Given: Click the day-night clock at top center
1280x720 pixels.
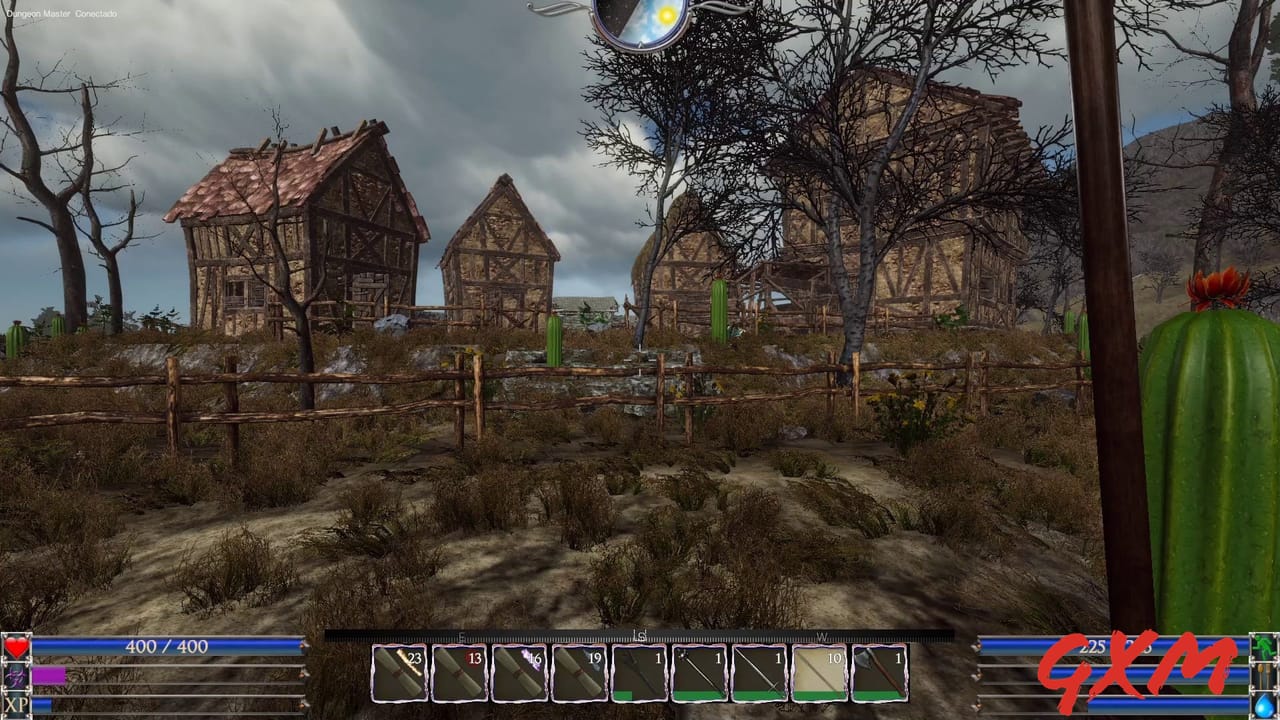Looking at the screenshot, I should click(x=640, y=18).
